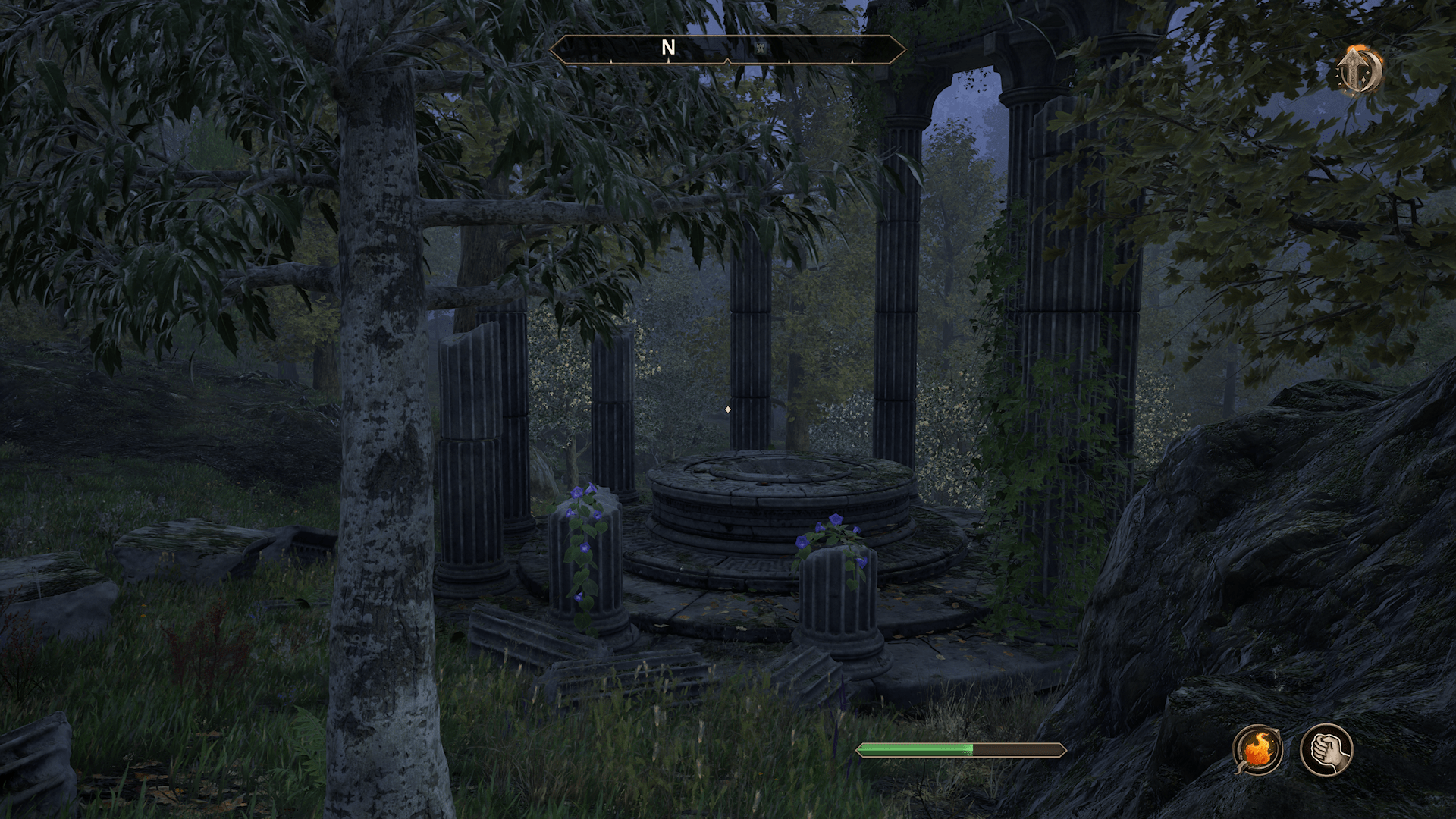Screen dimensions: 1456x819
Task: Click the arrow and crescent moon effect icon
Action: tap(1359, 71)
